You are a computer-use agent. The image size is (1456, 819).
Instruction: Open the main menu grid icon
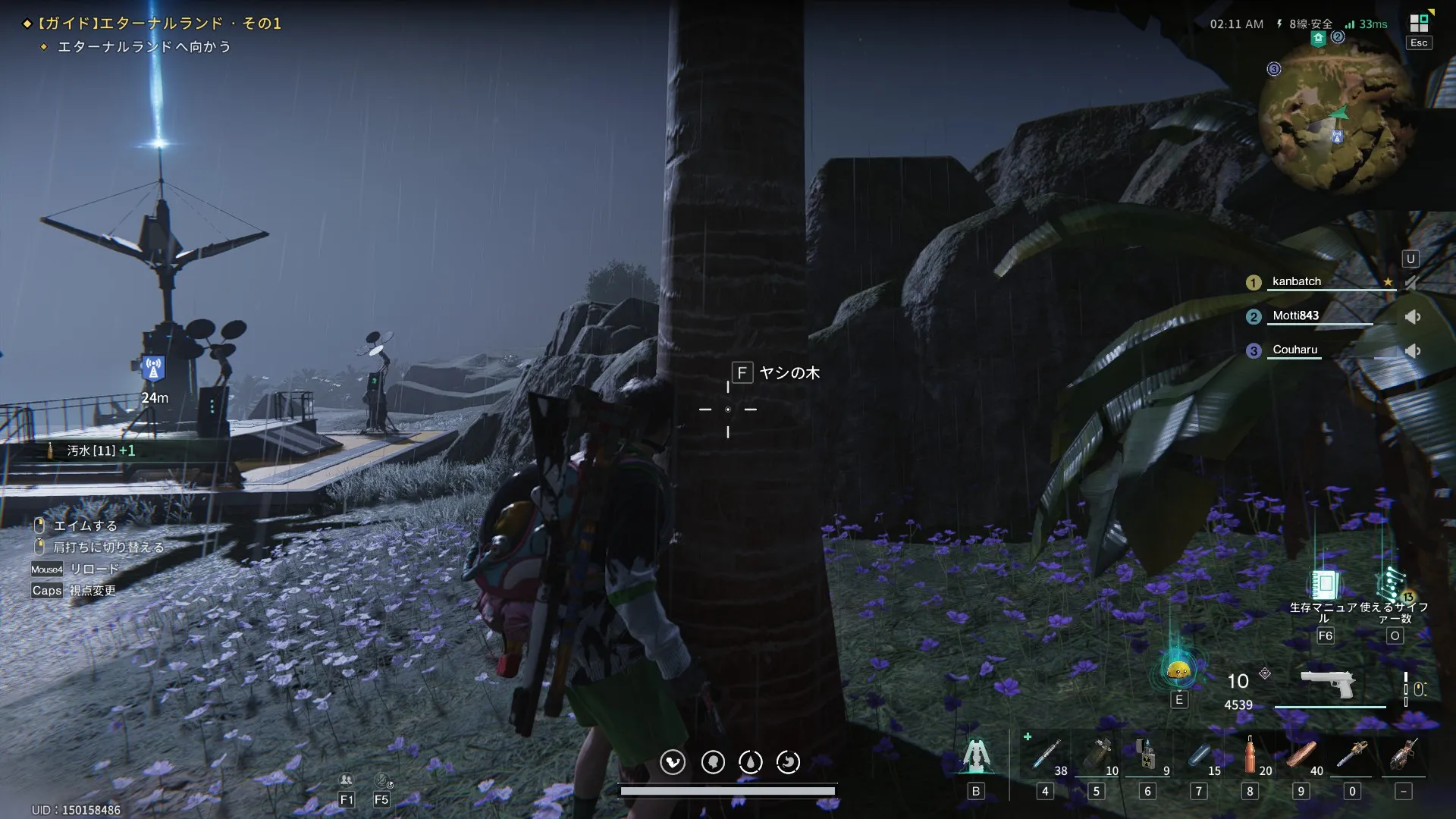[1419, 24]
